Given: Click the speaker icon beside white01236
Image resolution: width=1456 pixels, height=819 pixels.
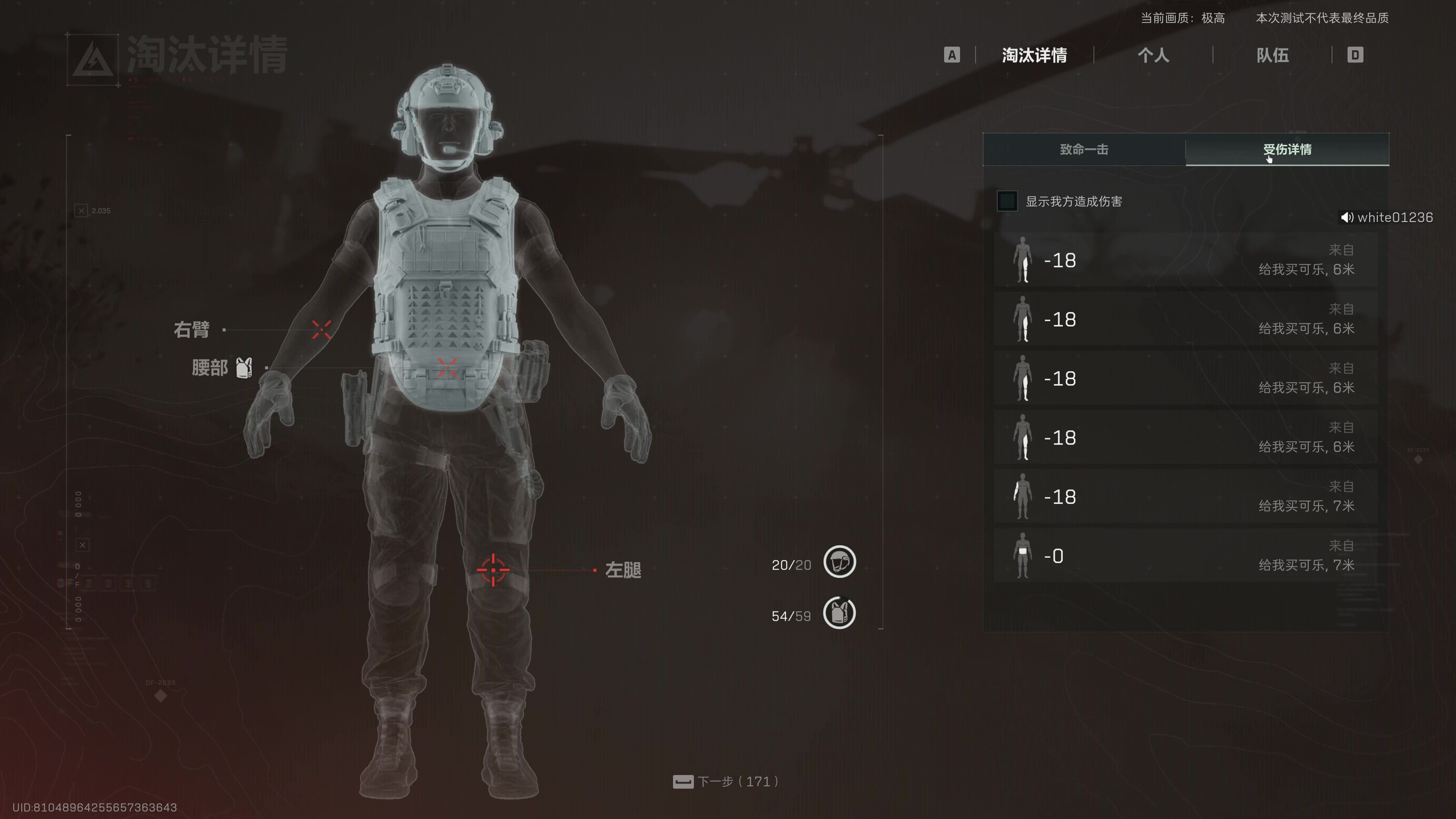Looking at the screenshot, I should [1347, 218].
